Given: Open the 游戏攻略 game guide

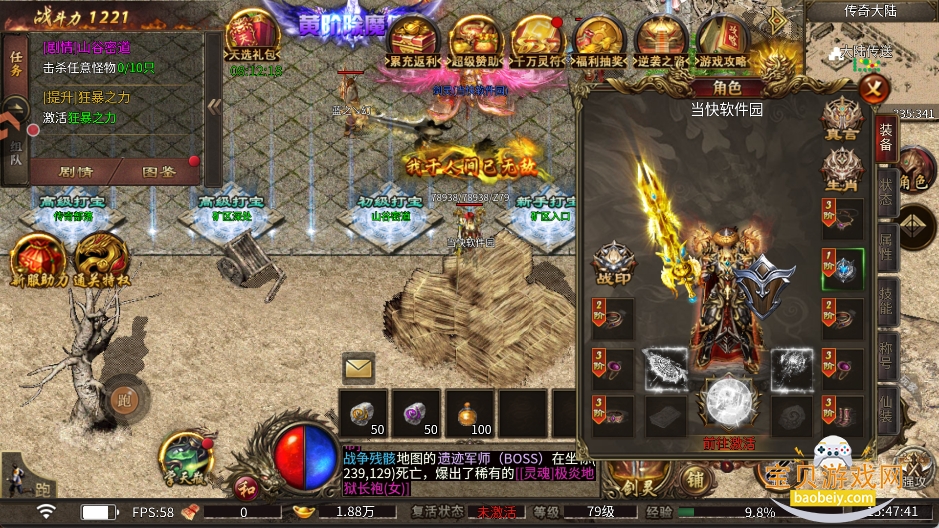Looking at the screenshot, I should 722,43.
